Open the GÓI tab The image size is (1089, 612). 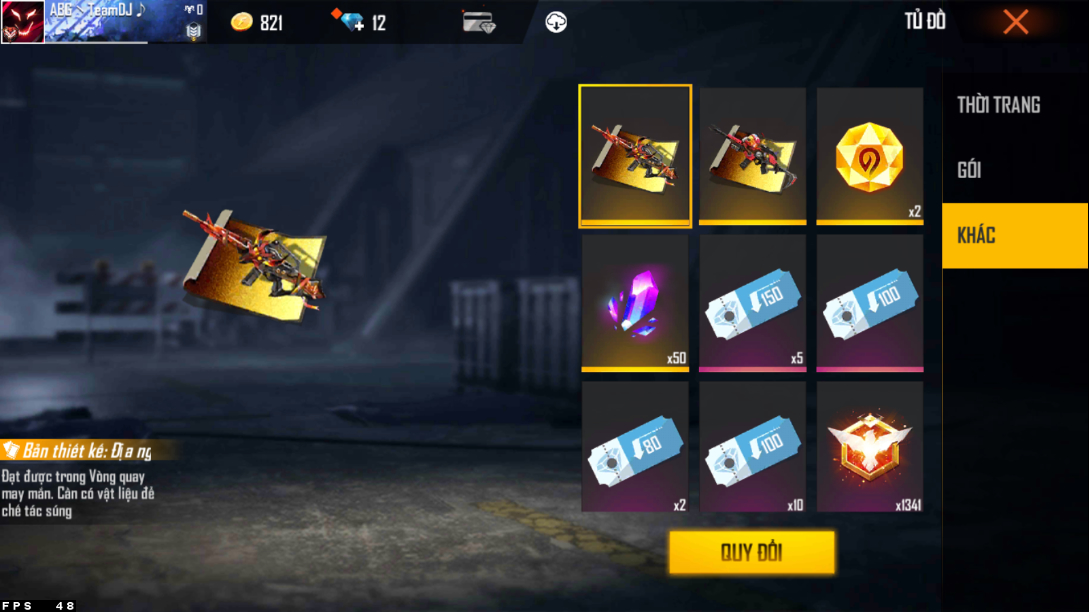click(x=969, y=170)
